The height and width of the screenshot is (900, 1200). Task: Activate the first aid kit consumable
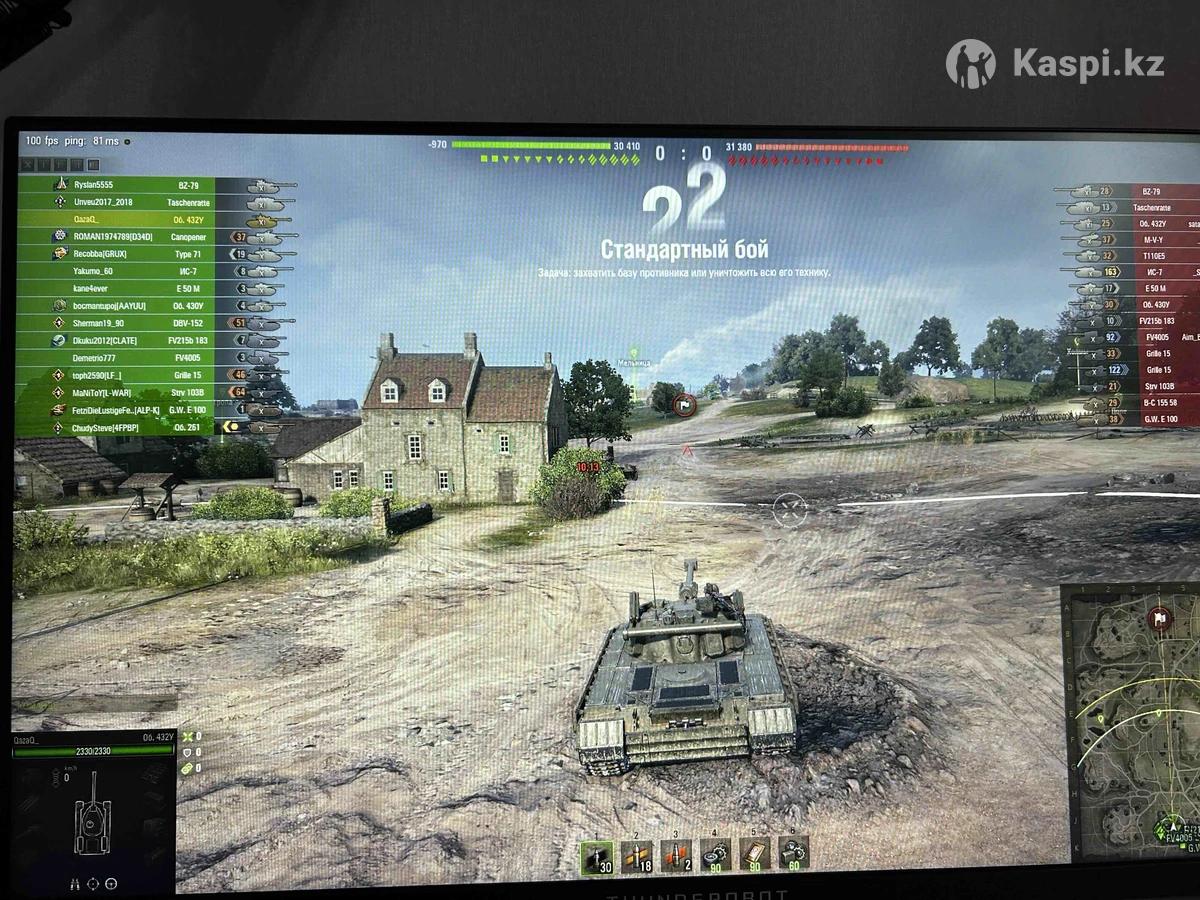point(754,854)
